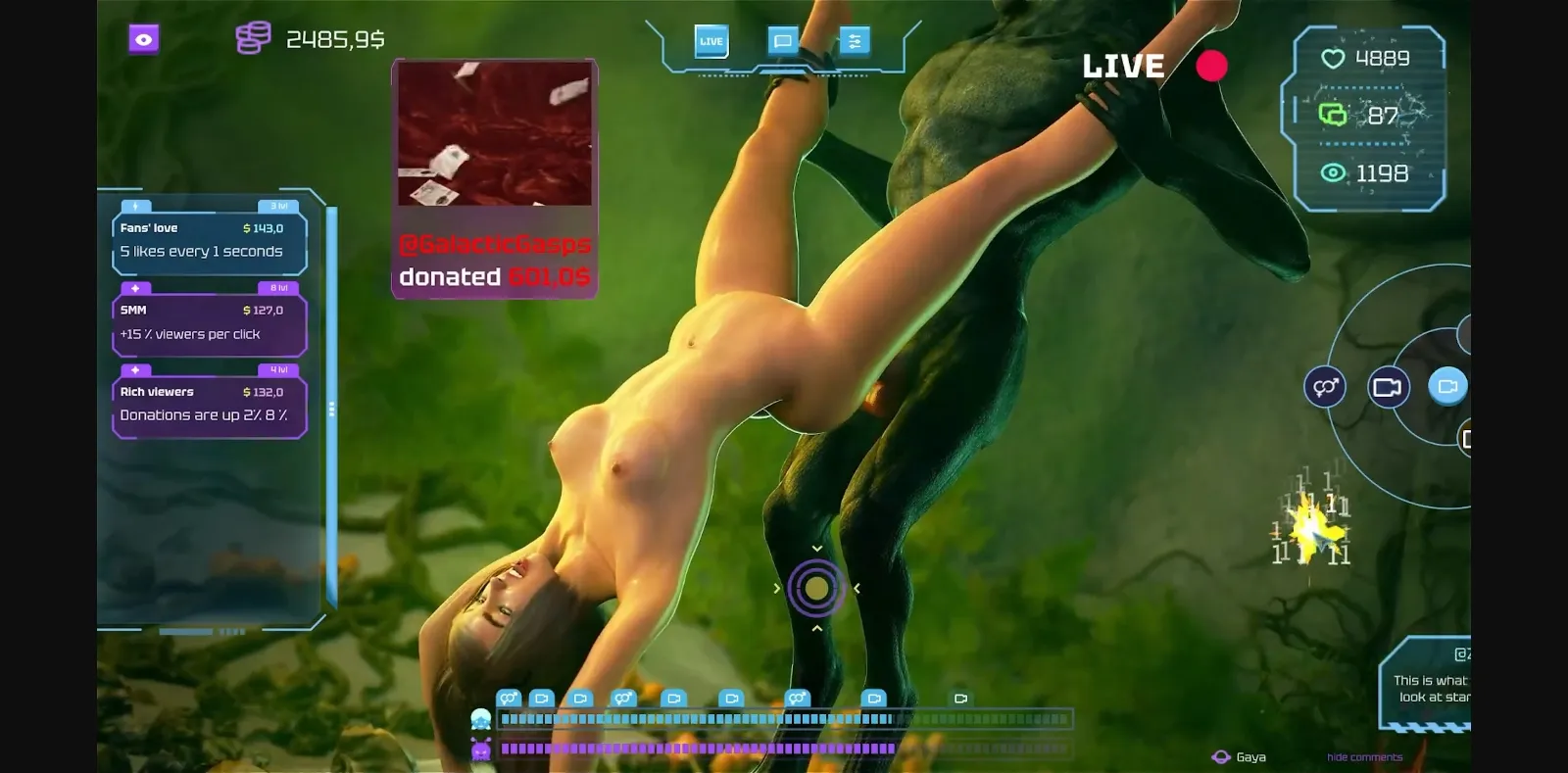Toggle the LIVE indicator next to the red dot
Viewport: 1568px width, 773px height.
click(x=1123, y=67)
